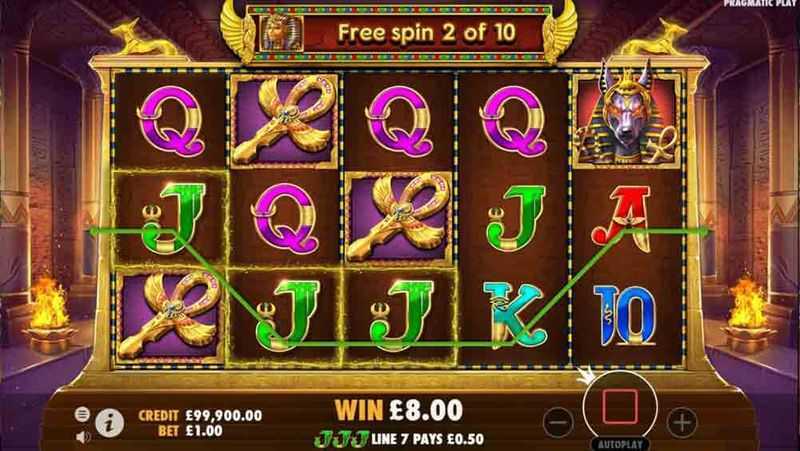
Task: Open the hamburger settings menu
Action: pos(83,413)
